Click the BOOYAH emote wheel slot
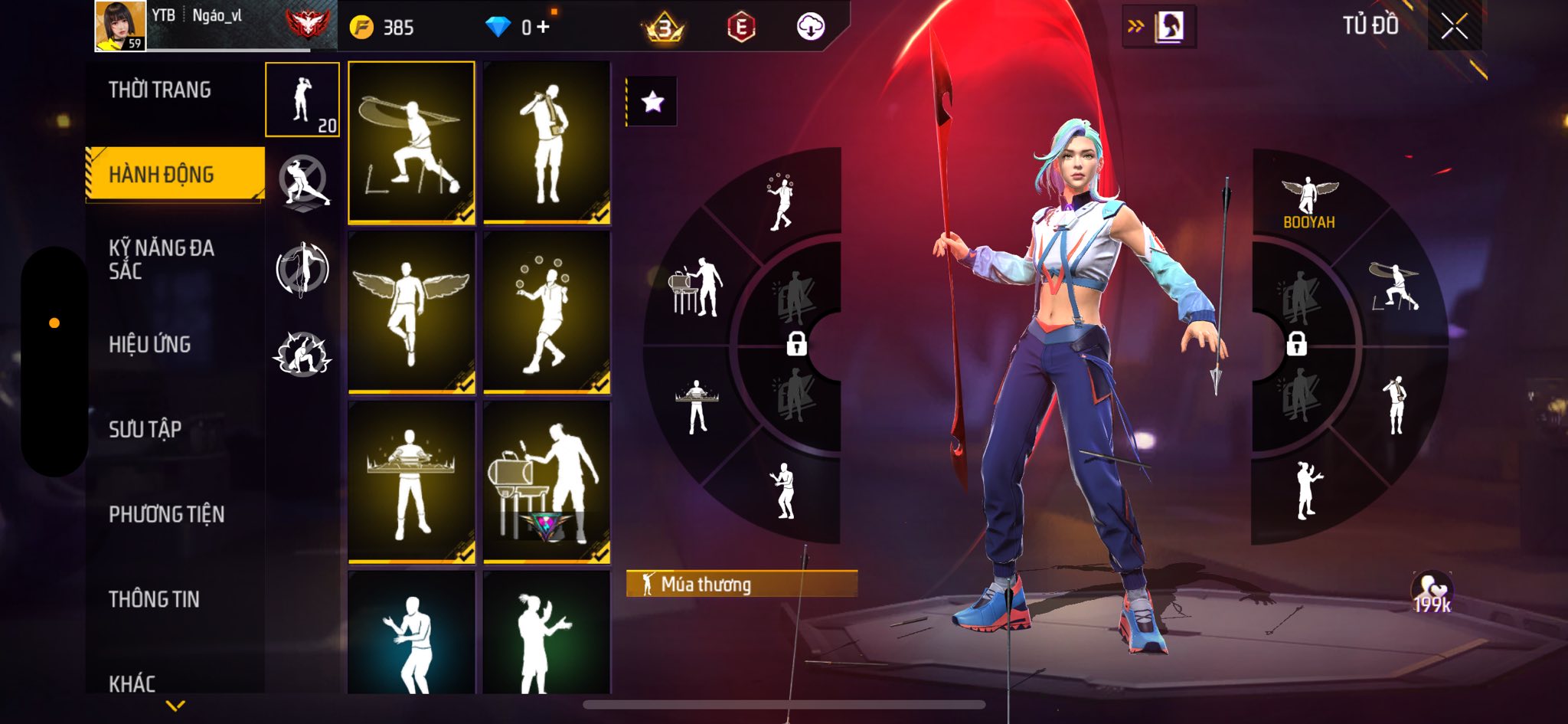This screenshot has height=724, width=1568. pyautogui.click(x=1308, y=202)
